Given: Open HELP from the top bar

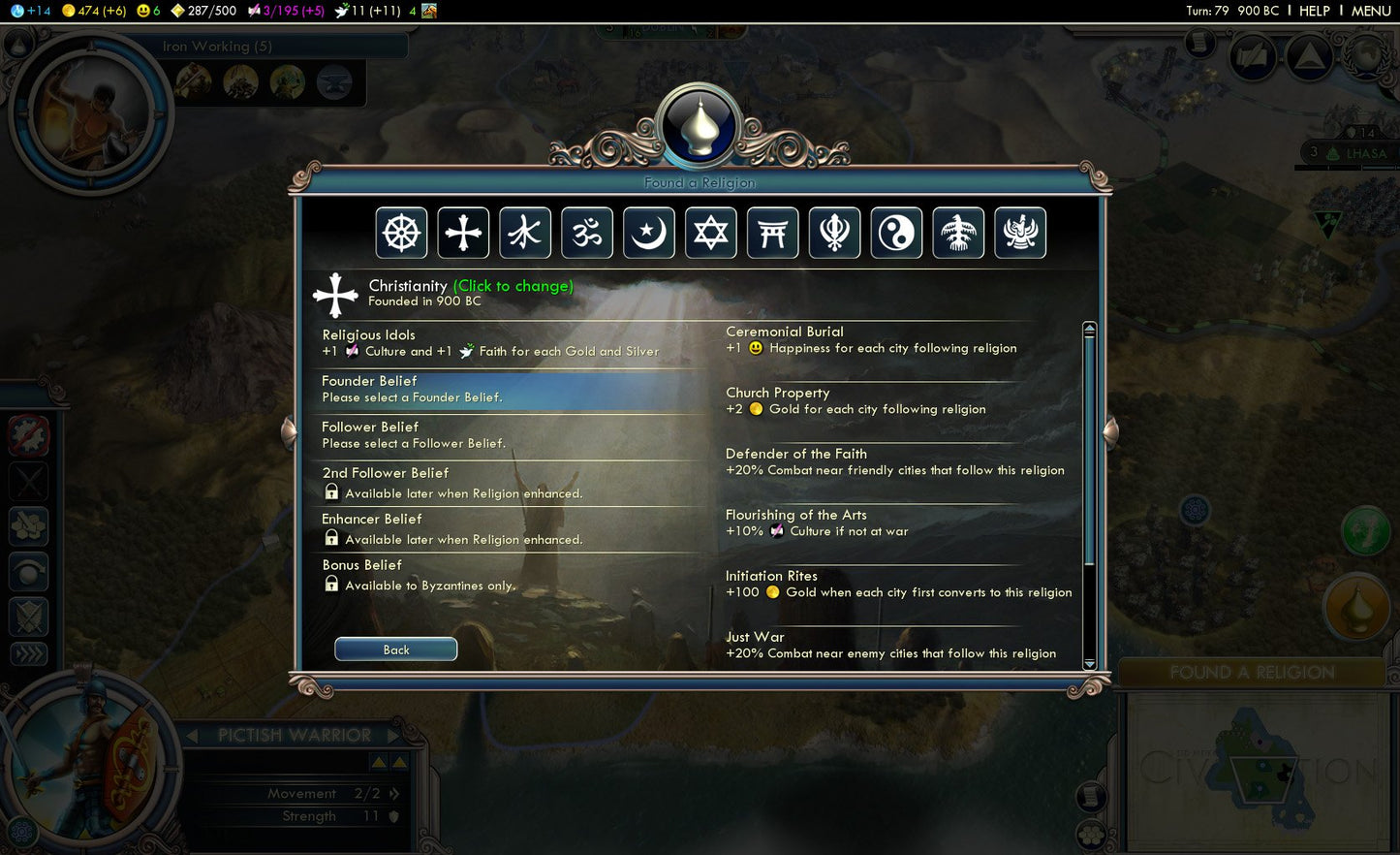Looking at the screenshot, I should point(1315,11).
